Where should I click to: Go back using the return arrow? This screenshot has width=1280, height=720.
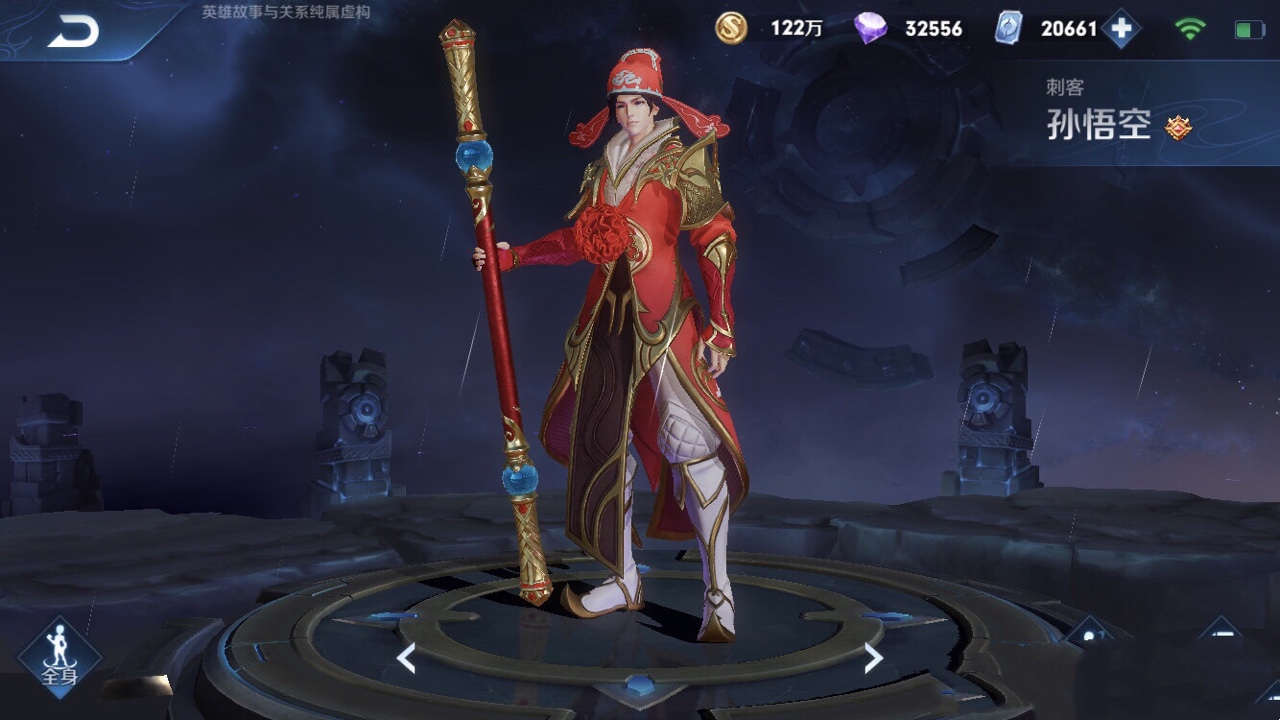(72, 31)
